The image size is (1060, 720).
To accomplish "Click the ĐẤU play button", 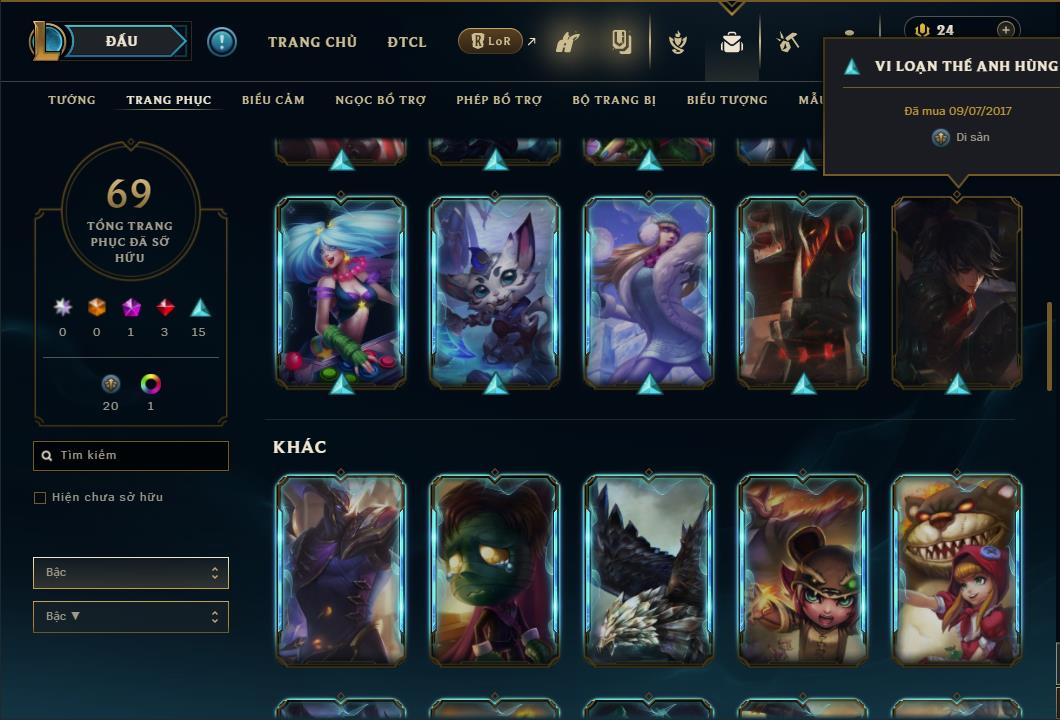I will pyautogui.click(x=122, y=41).
